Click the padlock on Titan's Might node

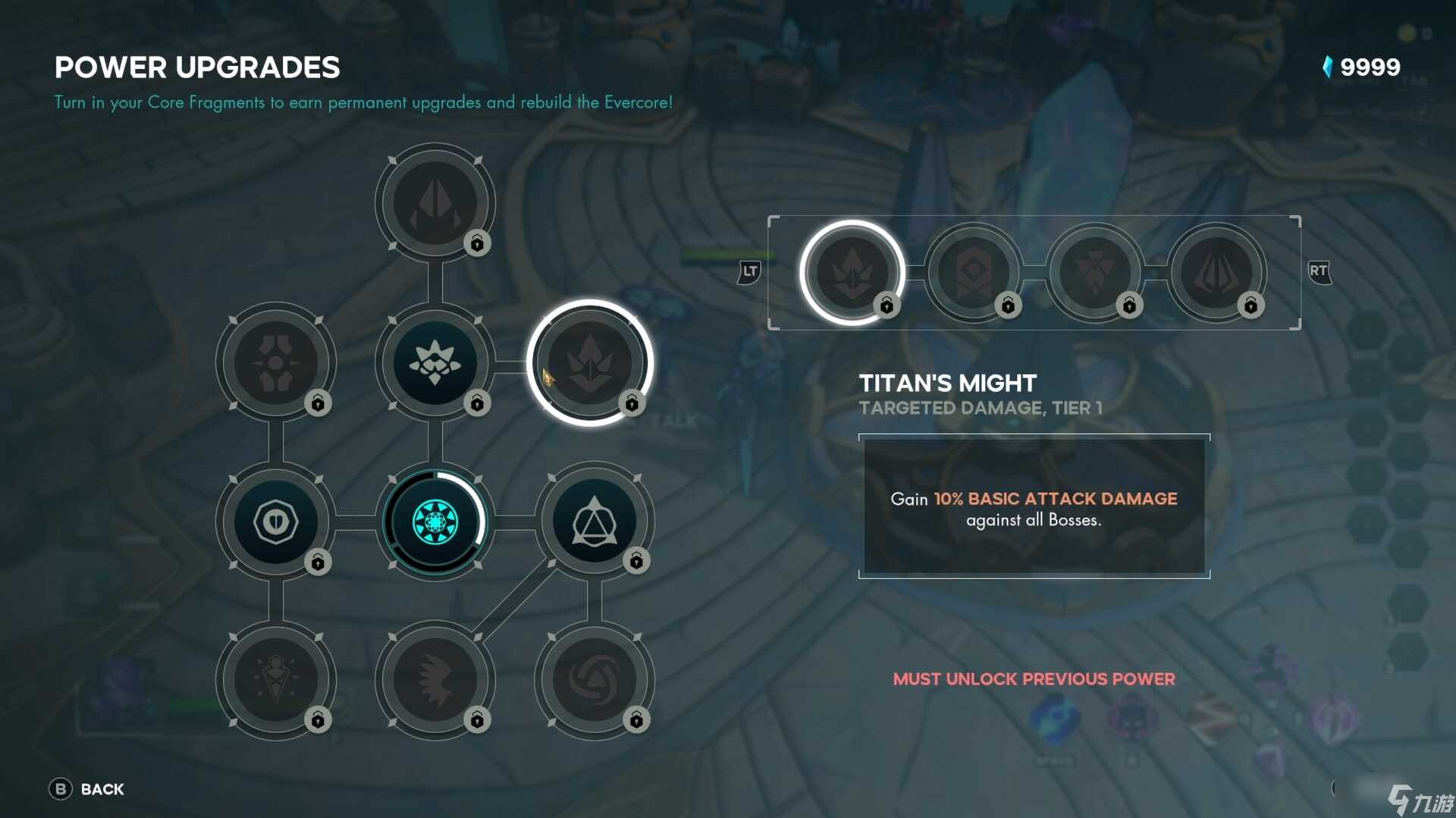(x=632, y=404)
